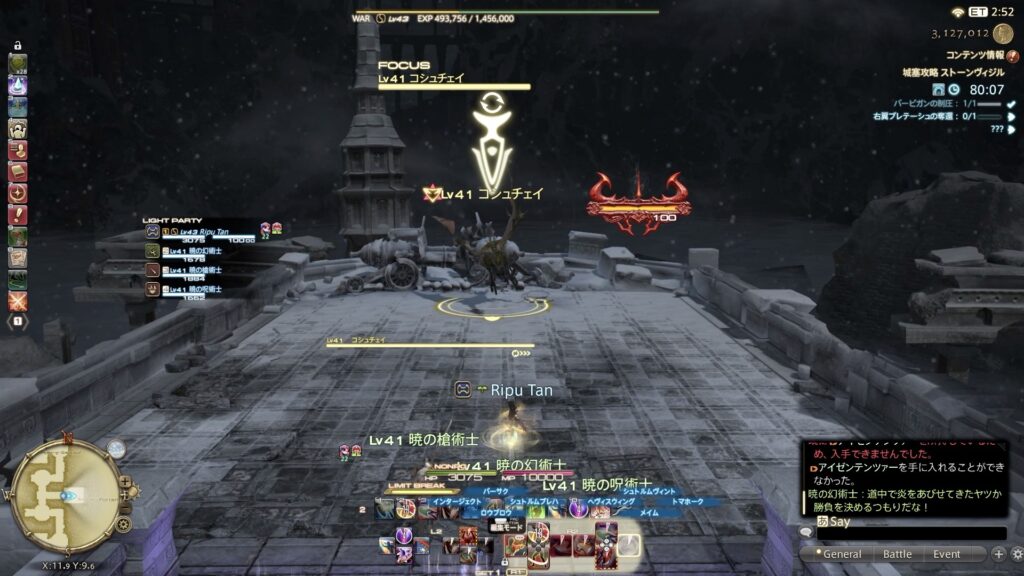Viewport: 1024px width, 576px height.
Task: Unlock the side hotbar padlock
Action: [x=17, y=46]
